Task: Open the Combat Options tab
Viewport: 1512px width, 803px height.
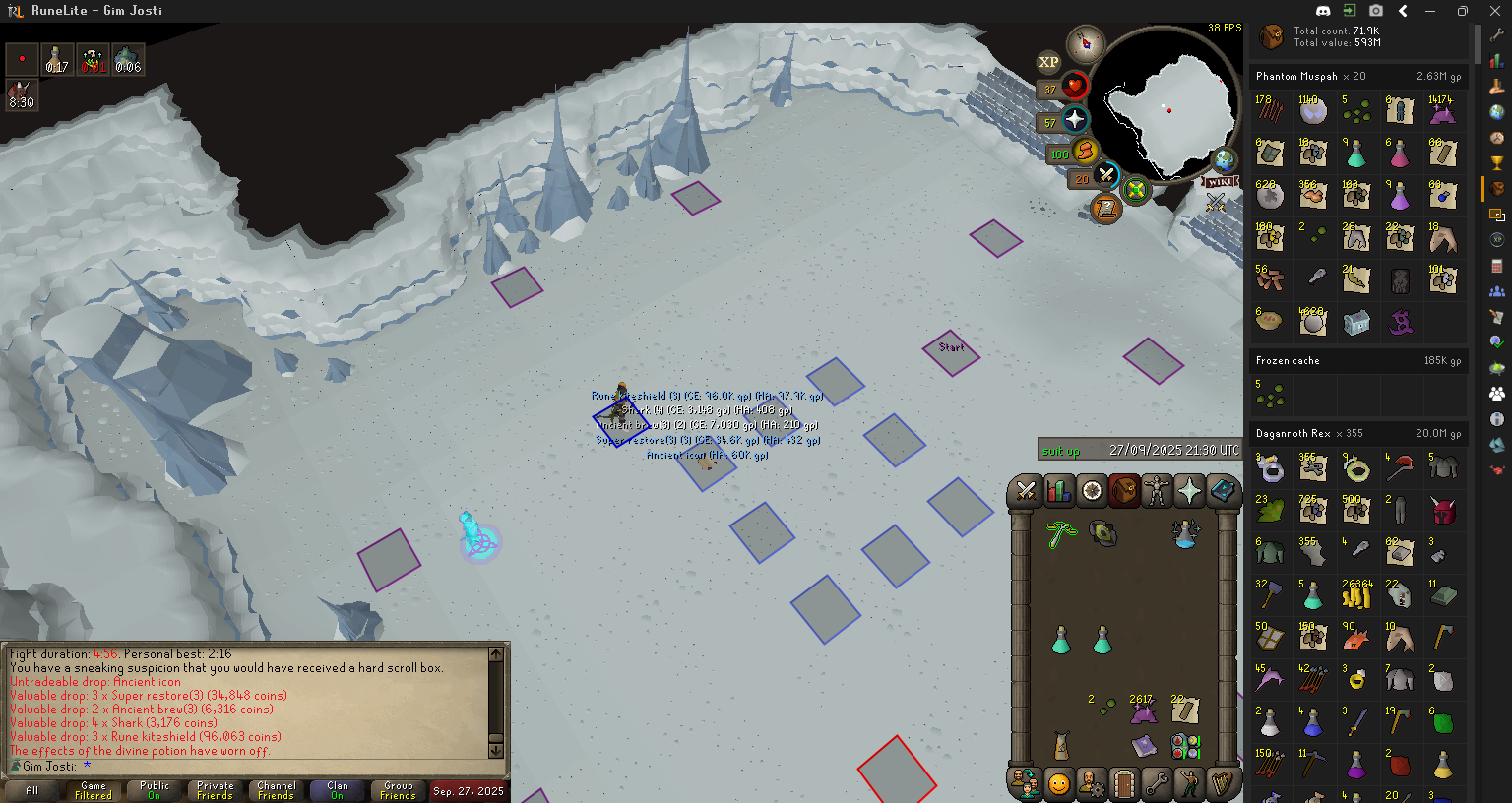Action: coord(1026,490)
